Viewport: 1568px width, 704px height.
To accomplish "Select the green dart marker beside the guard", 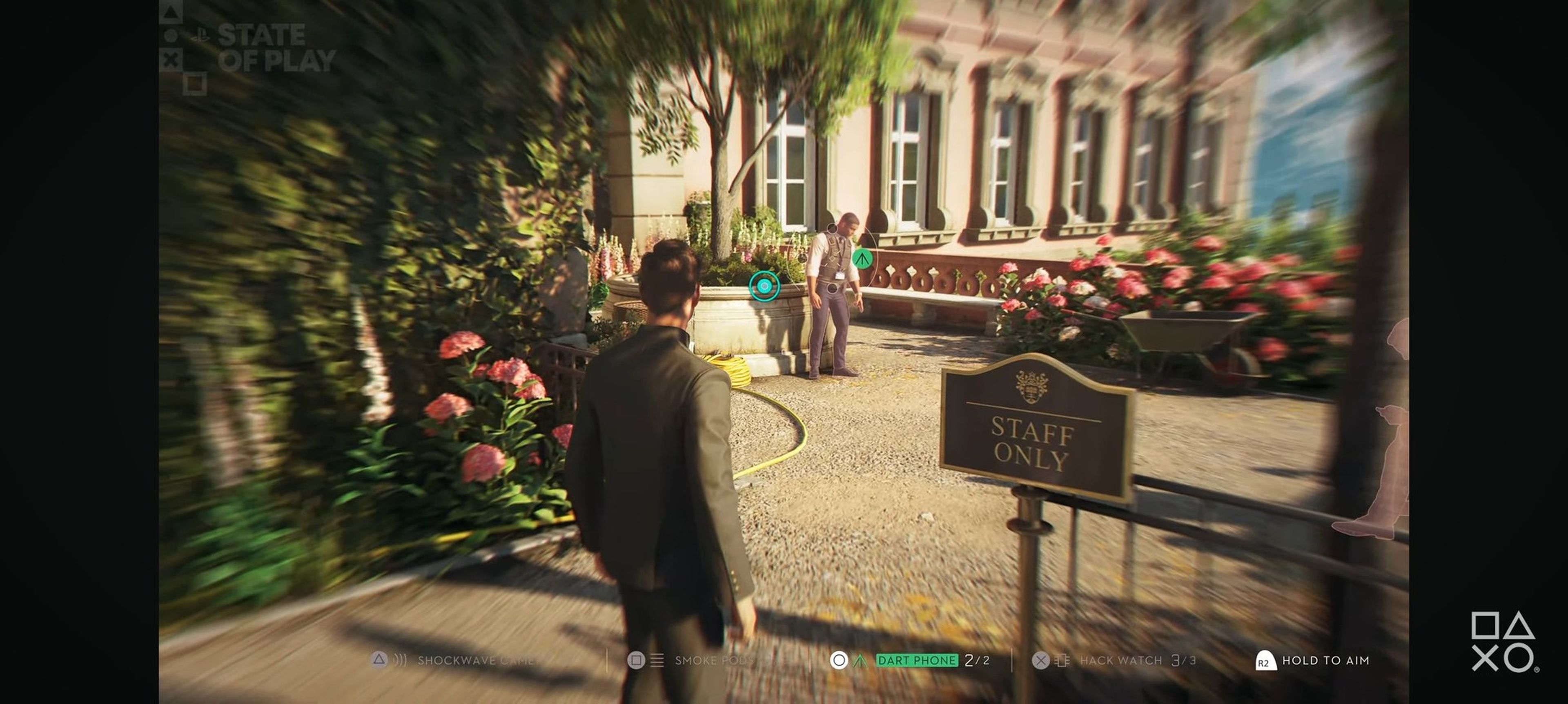I will (x=861, y=259).
